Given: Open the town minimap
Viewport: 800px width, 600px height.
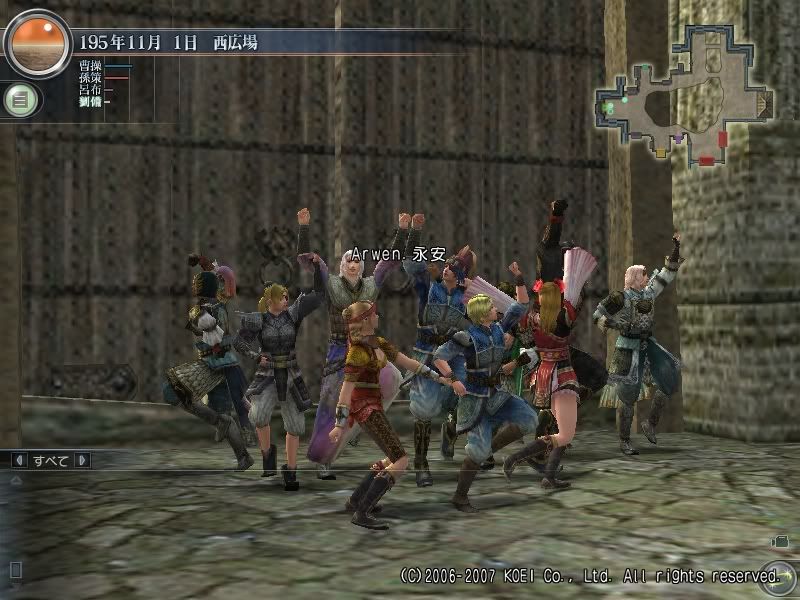Looking at the screenshot, I should pos(685,93).
